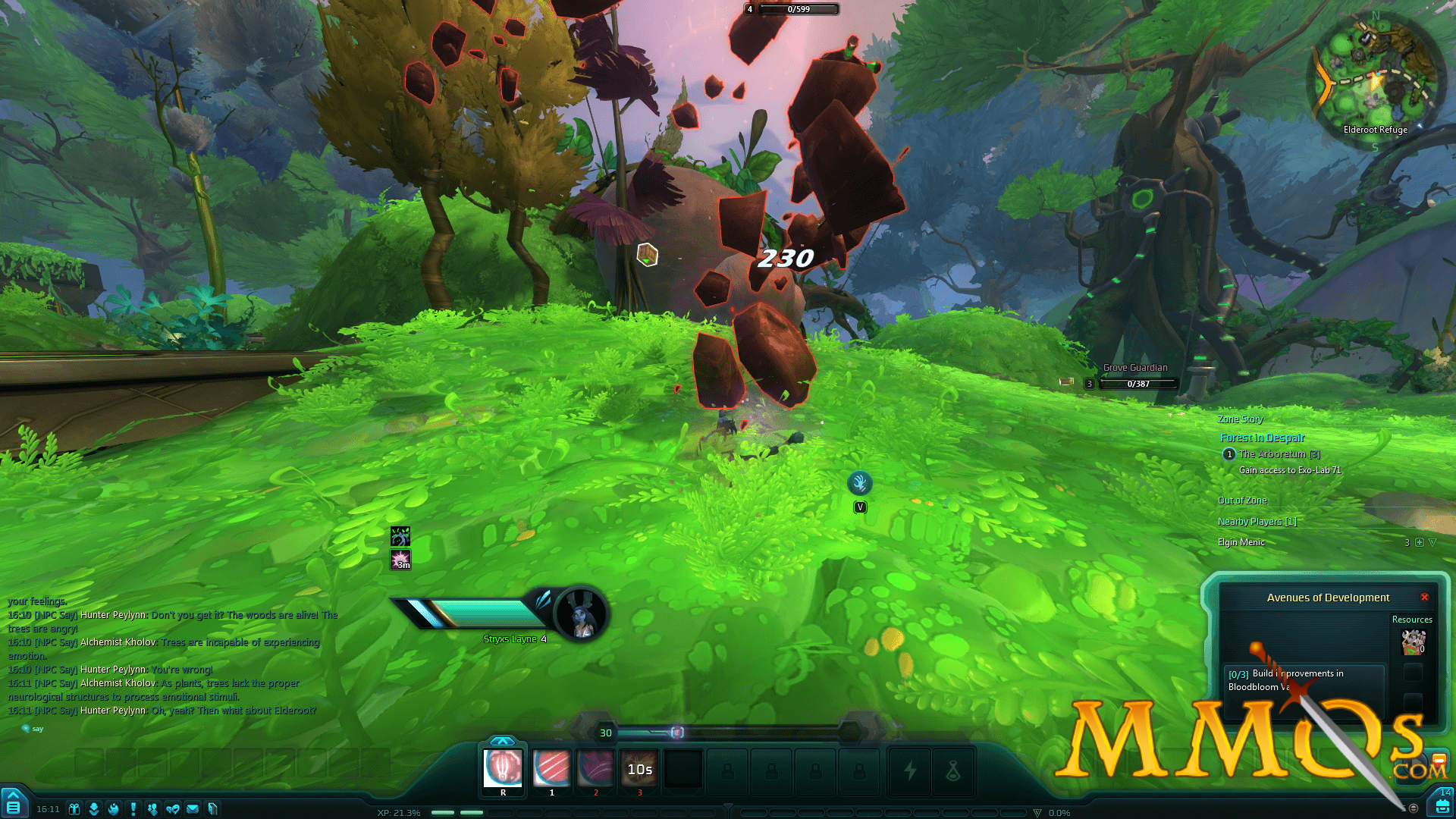Open the mail envelope icon

[193, 809]
